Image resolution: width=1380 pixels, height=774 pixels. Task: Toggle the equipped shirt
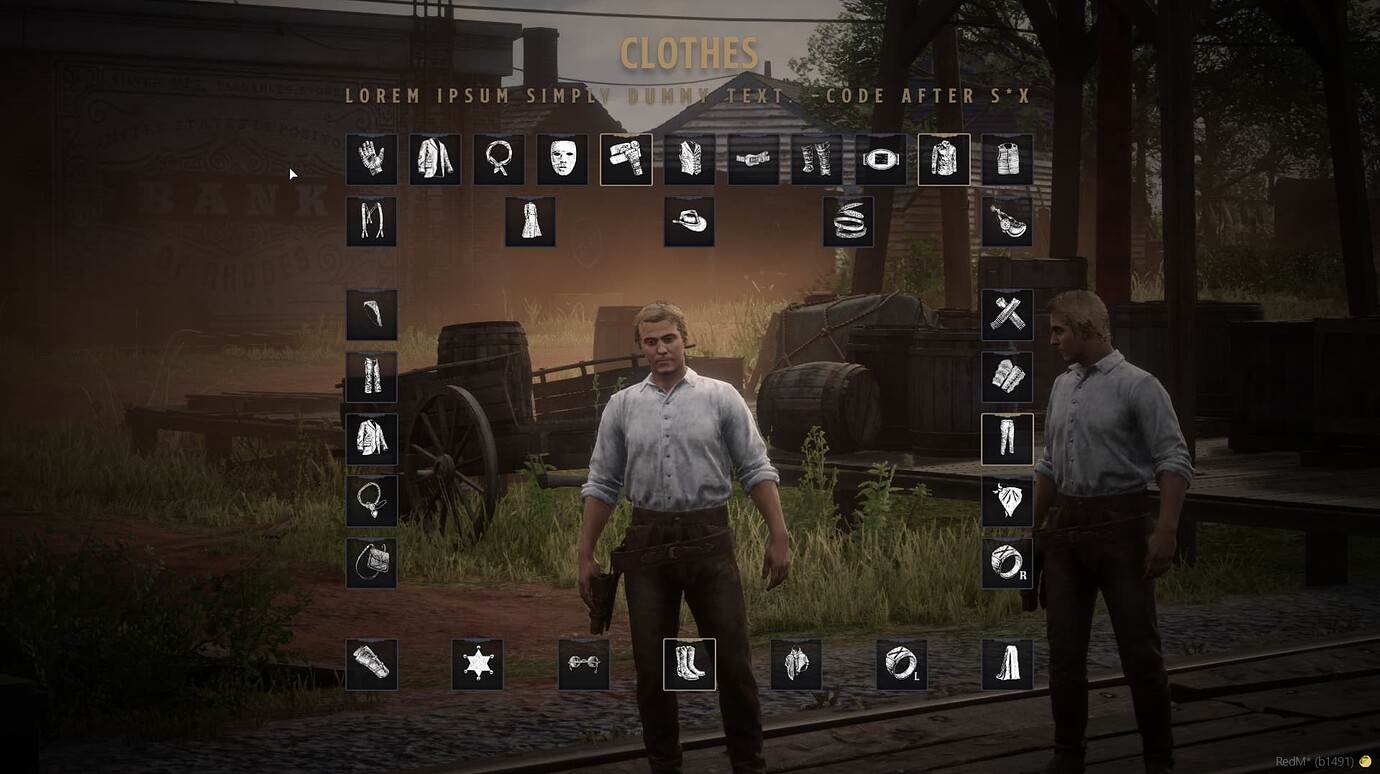click(x=945, y=159)
